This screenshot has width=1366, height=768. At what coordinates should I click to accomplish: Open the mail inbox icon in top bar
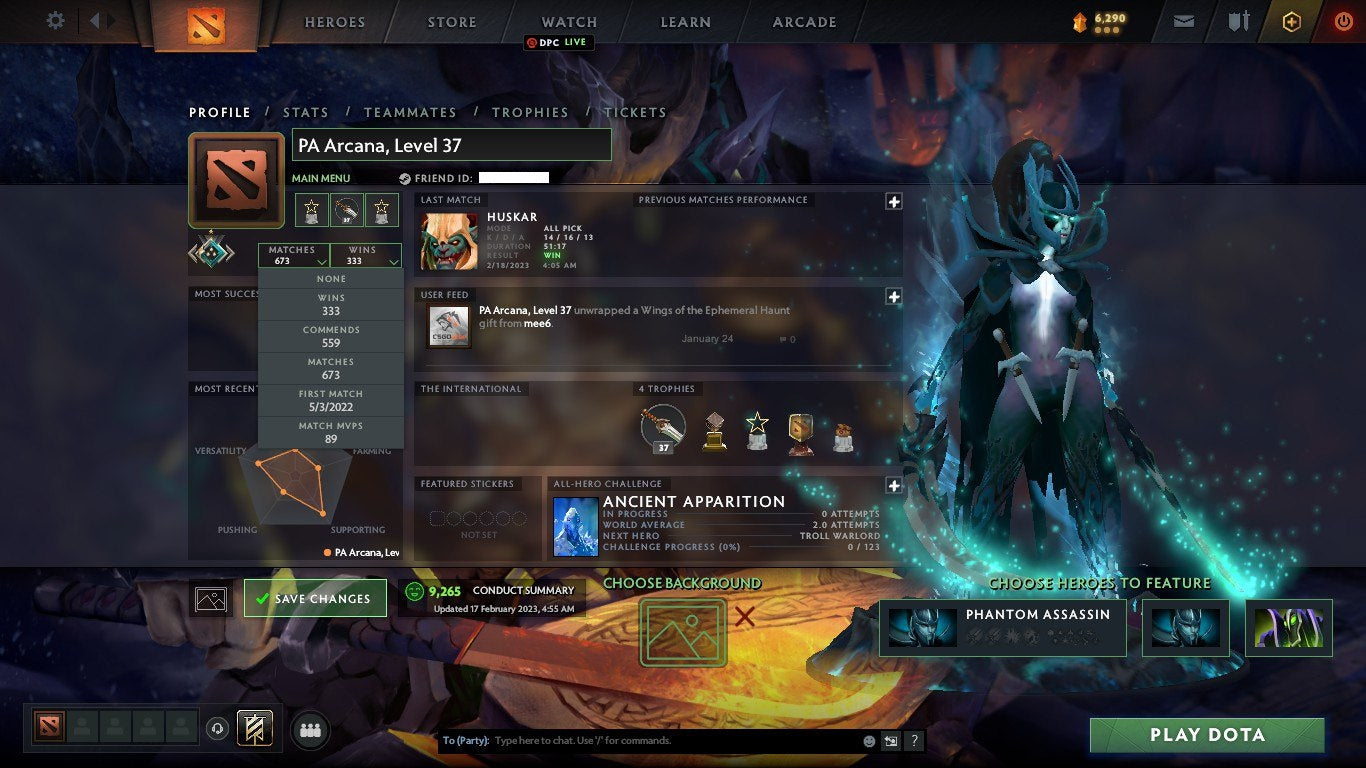1183,21
